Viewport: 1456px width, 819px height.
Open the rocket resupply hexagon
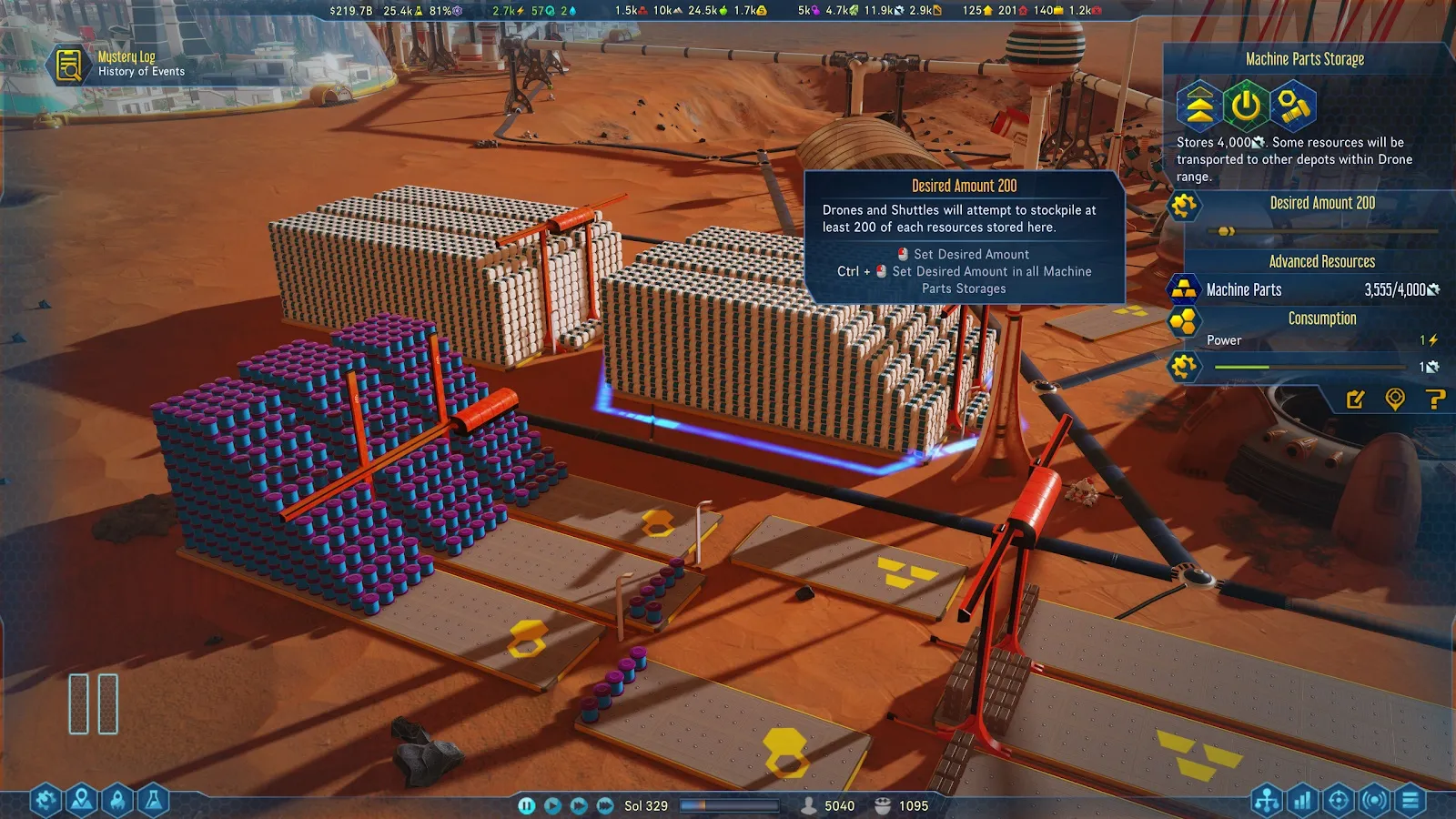tap(117, 800)
